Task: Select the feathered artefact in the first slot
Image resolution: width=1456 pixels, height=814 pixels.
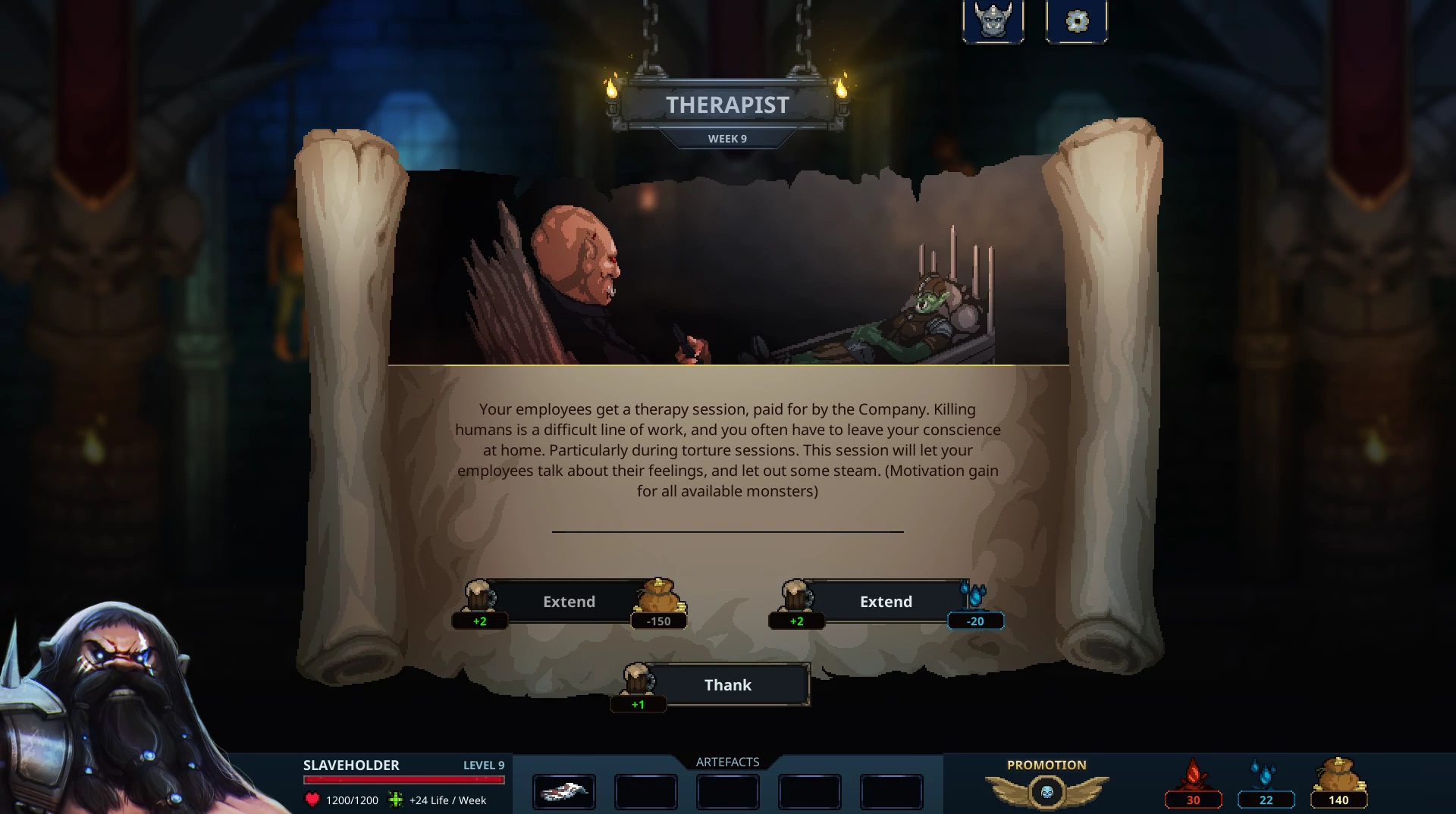Action: coord(564,792)
